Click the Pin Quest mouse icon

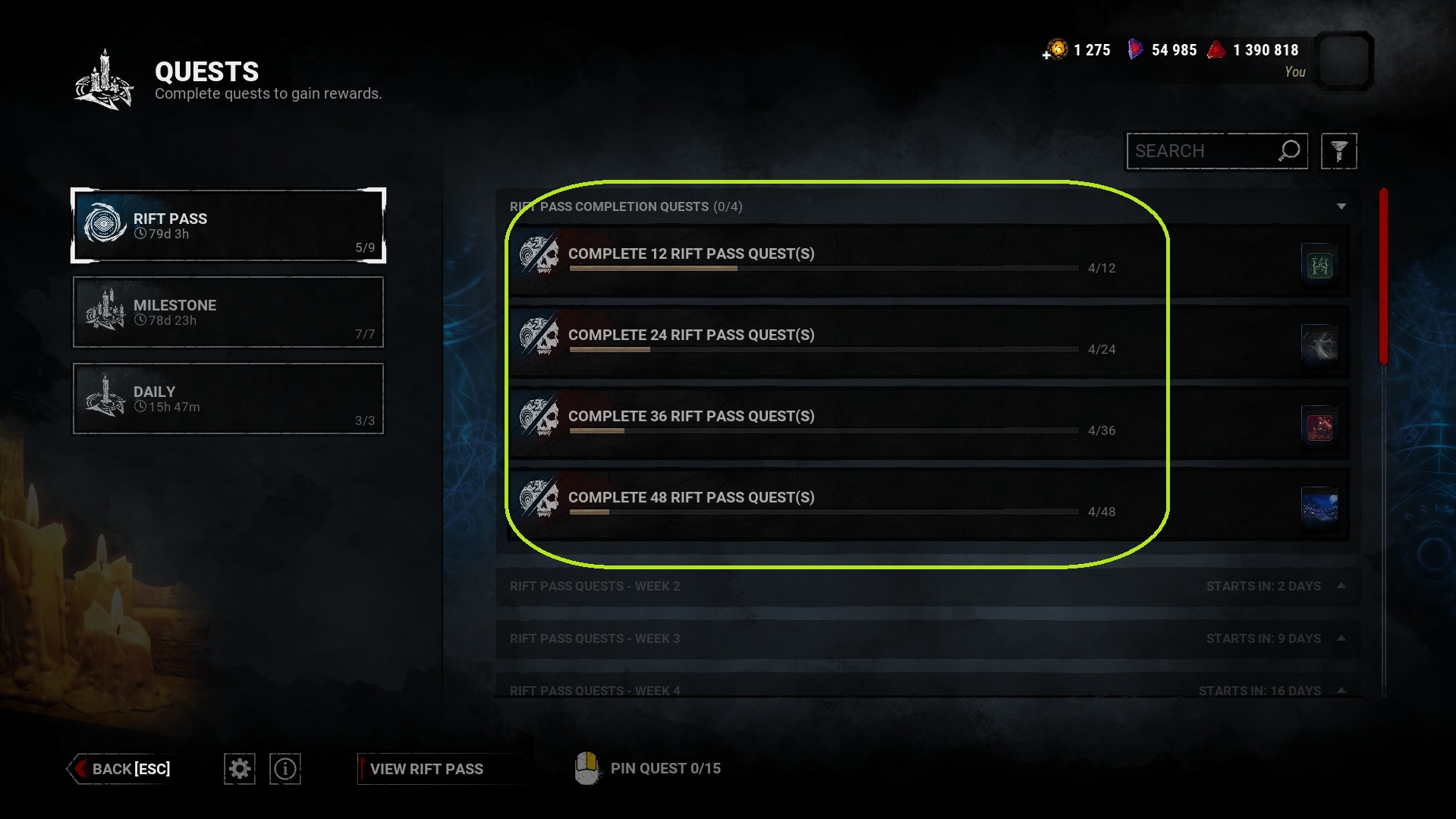pos(586,767)
